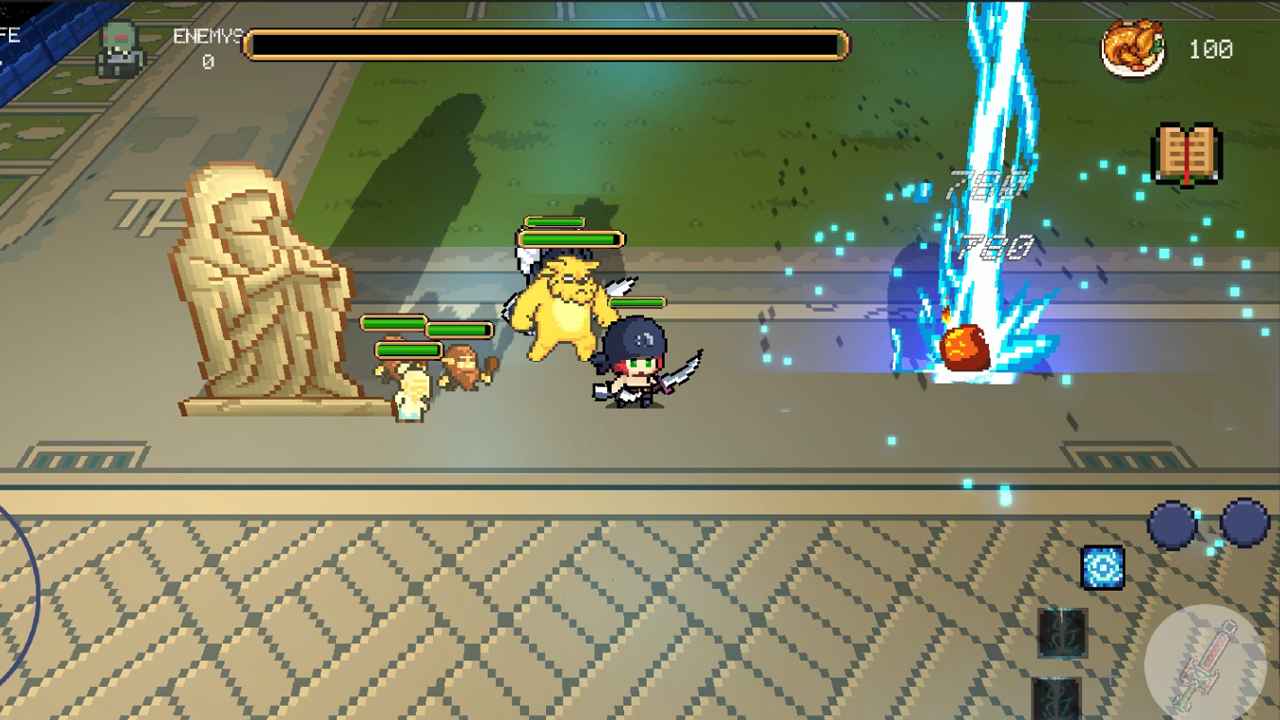Screen dimensions: 1280x720
Task: Tap the food counter showing 100
Action: [1210, 50]
